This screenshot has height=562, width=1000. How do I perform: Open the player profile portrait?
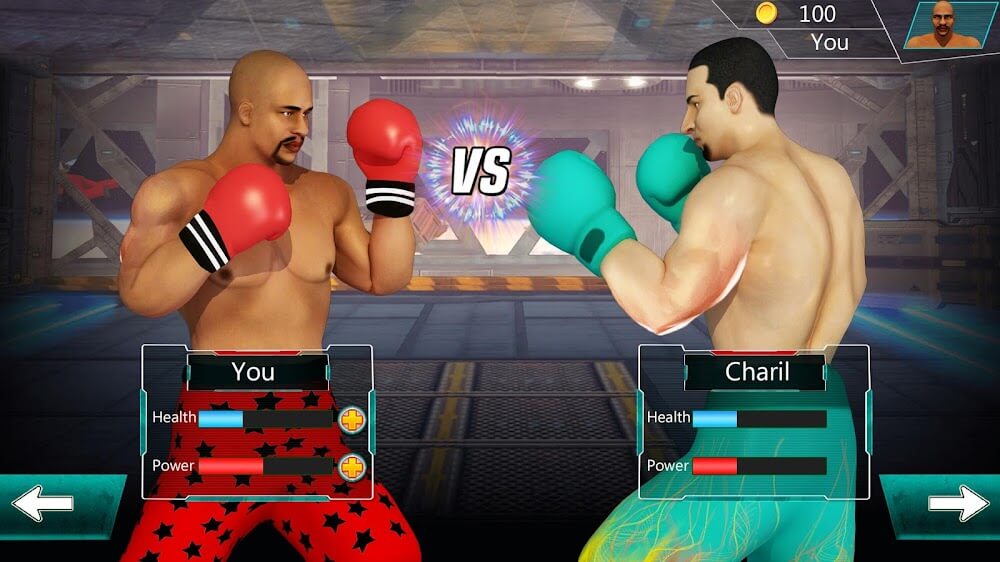[x=945, y=25]
